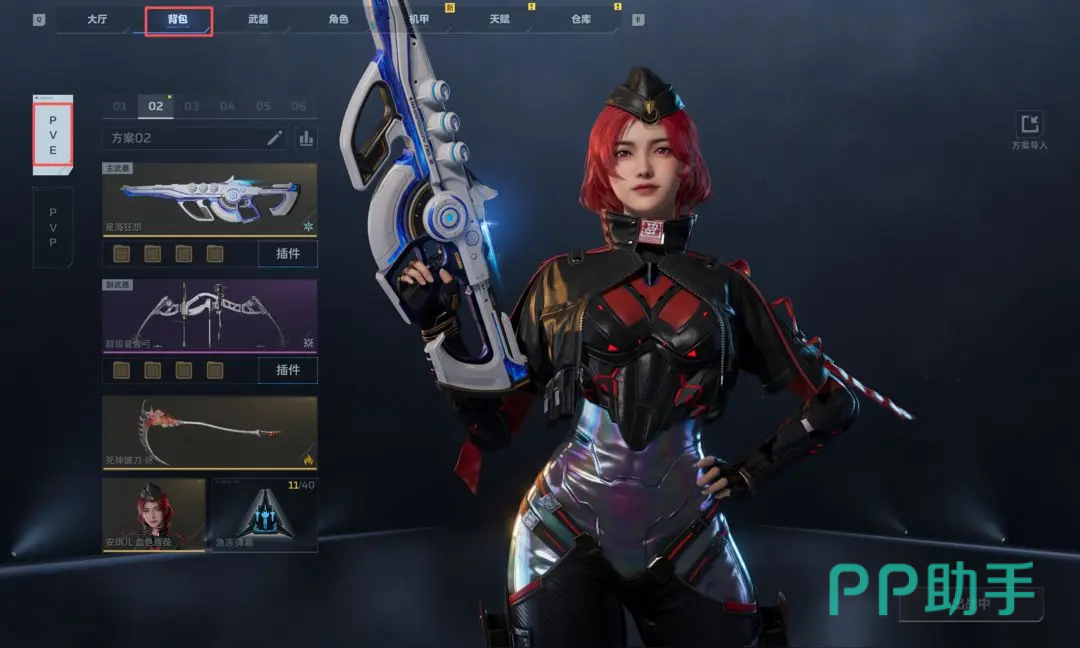Image resolution: width=1080 pixels, height=648 pixels.
Task: Select the 星海狂想 primary weapon slot
Action: coord(210,199)
